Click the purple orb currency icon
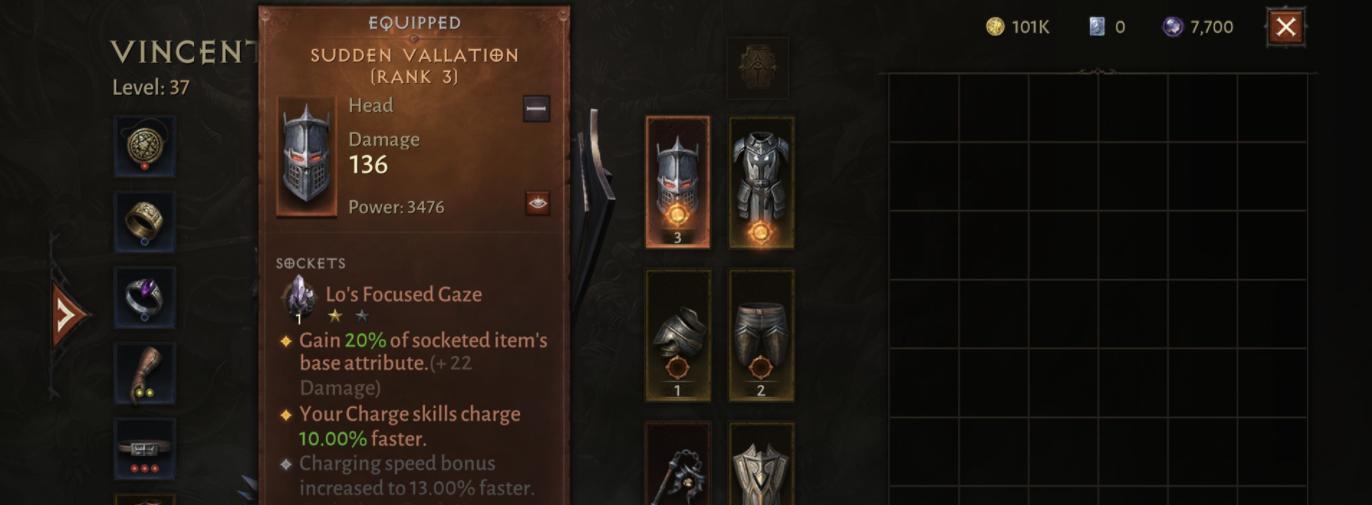This screenshot has width=1372, height=505. (x=1173, y=27)
